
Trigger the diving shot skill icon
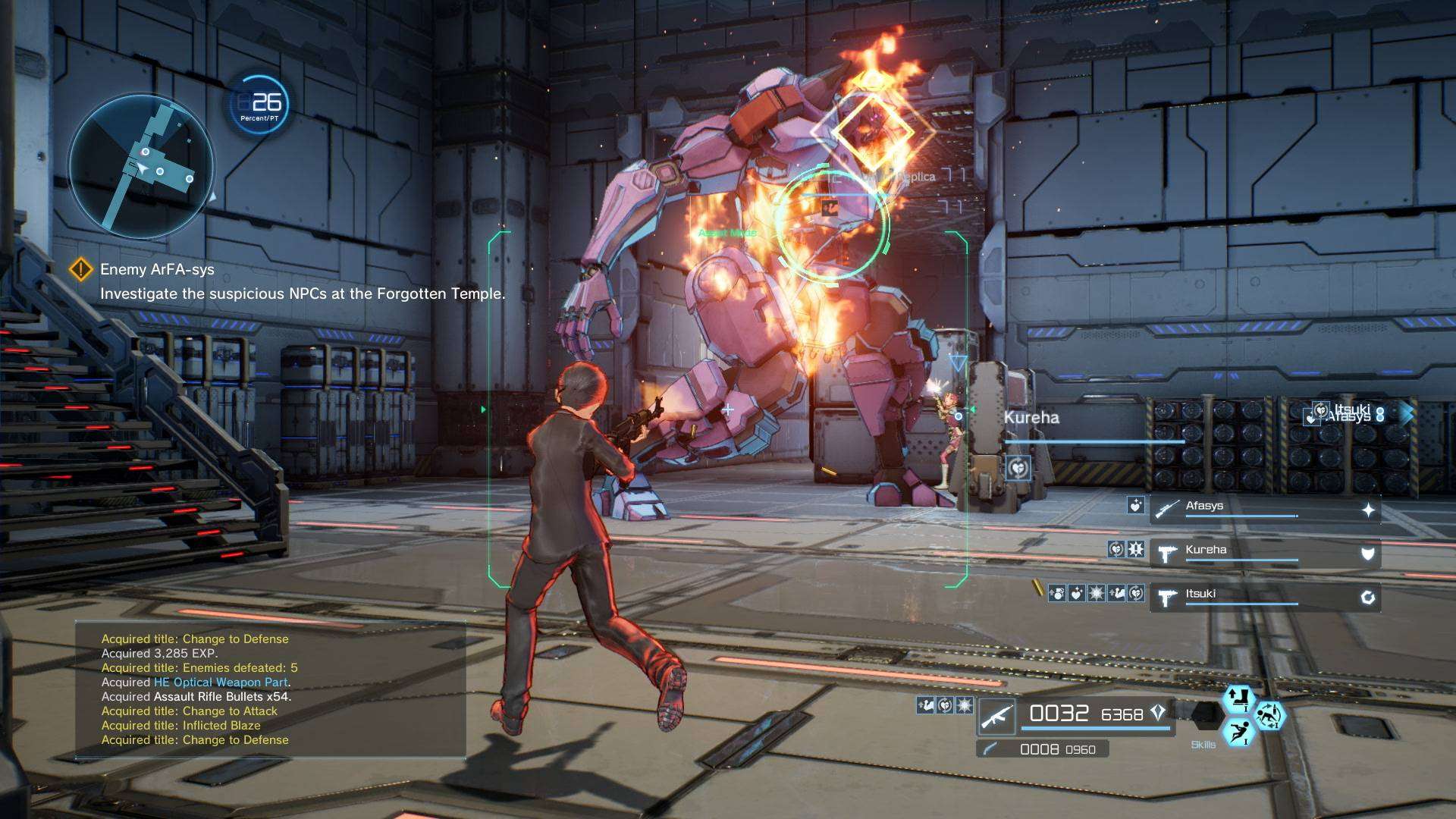click(1239, 733)
